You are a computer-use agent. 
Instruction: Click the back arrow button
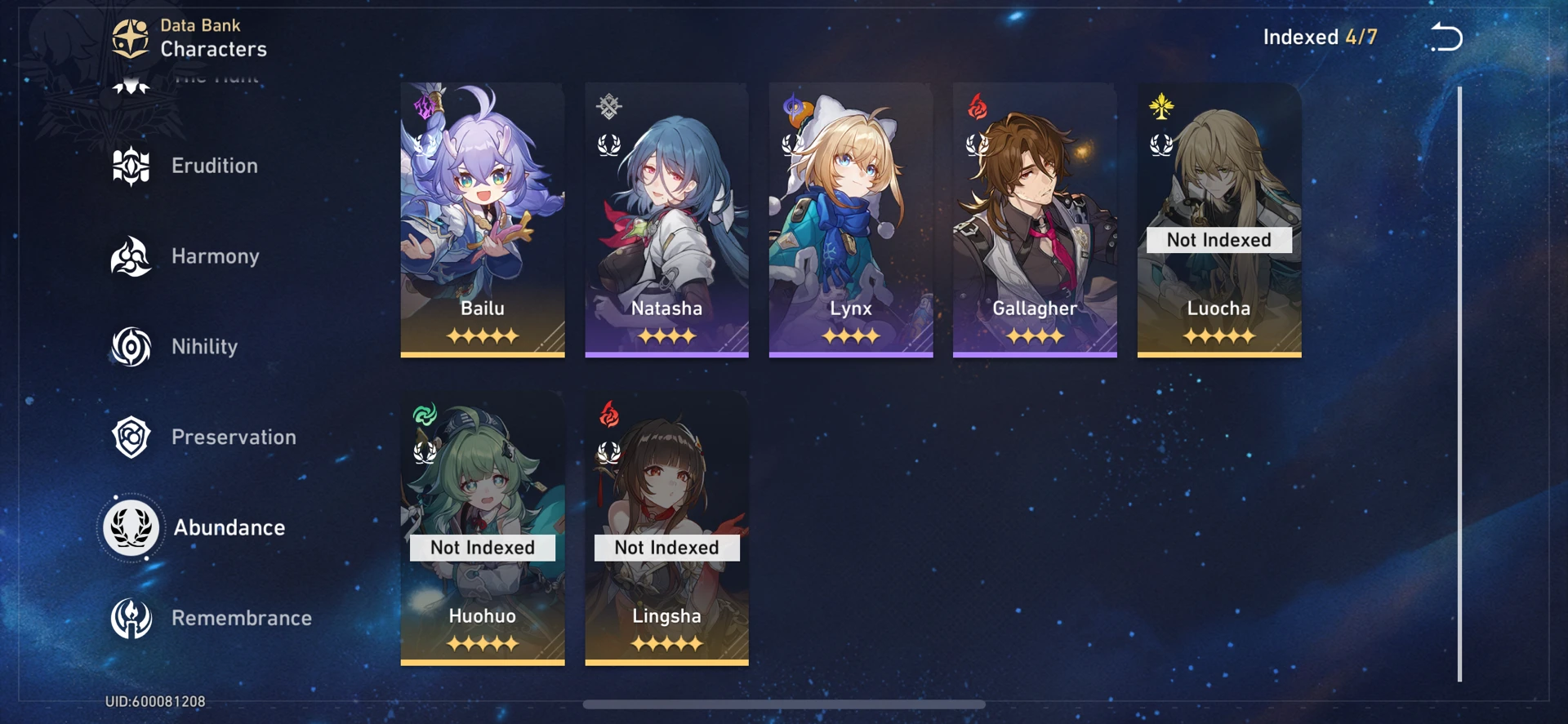click(1445, 36)
